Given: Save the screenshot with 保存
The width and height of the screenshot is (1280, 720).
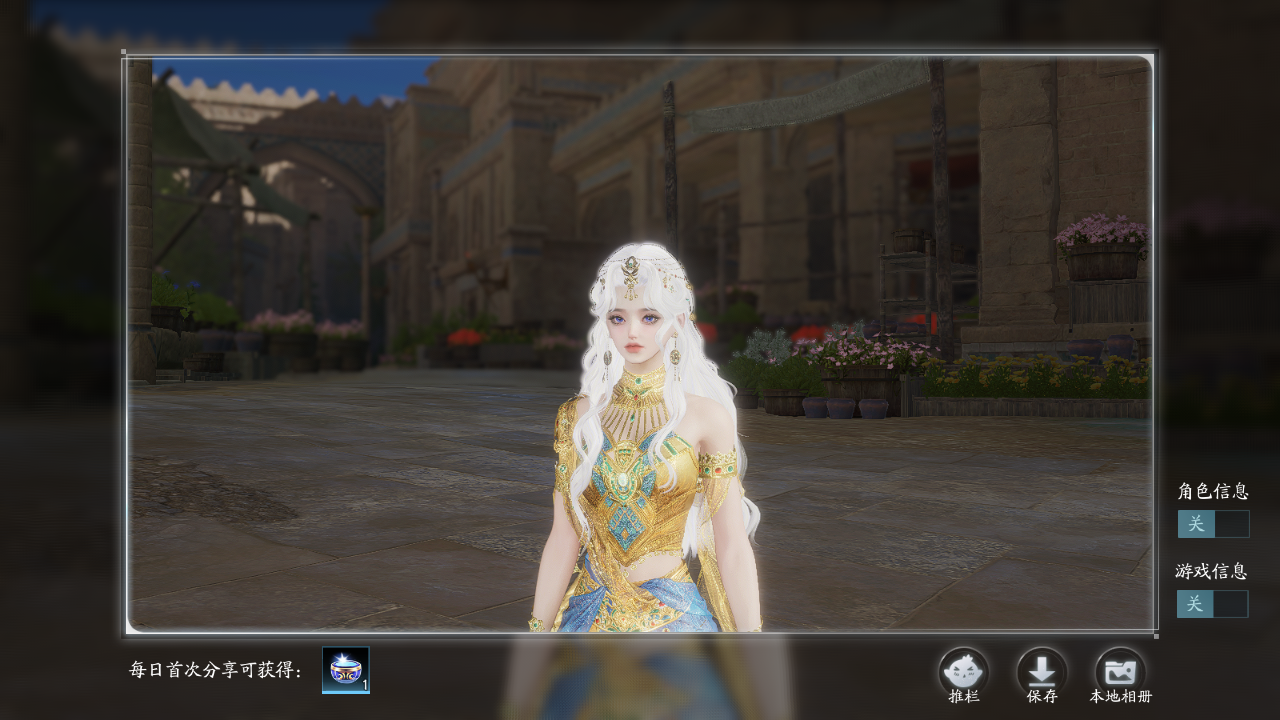Looking at the screenshot, I should pos(1042,672).
